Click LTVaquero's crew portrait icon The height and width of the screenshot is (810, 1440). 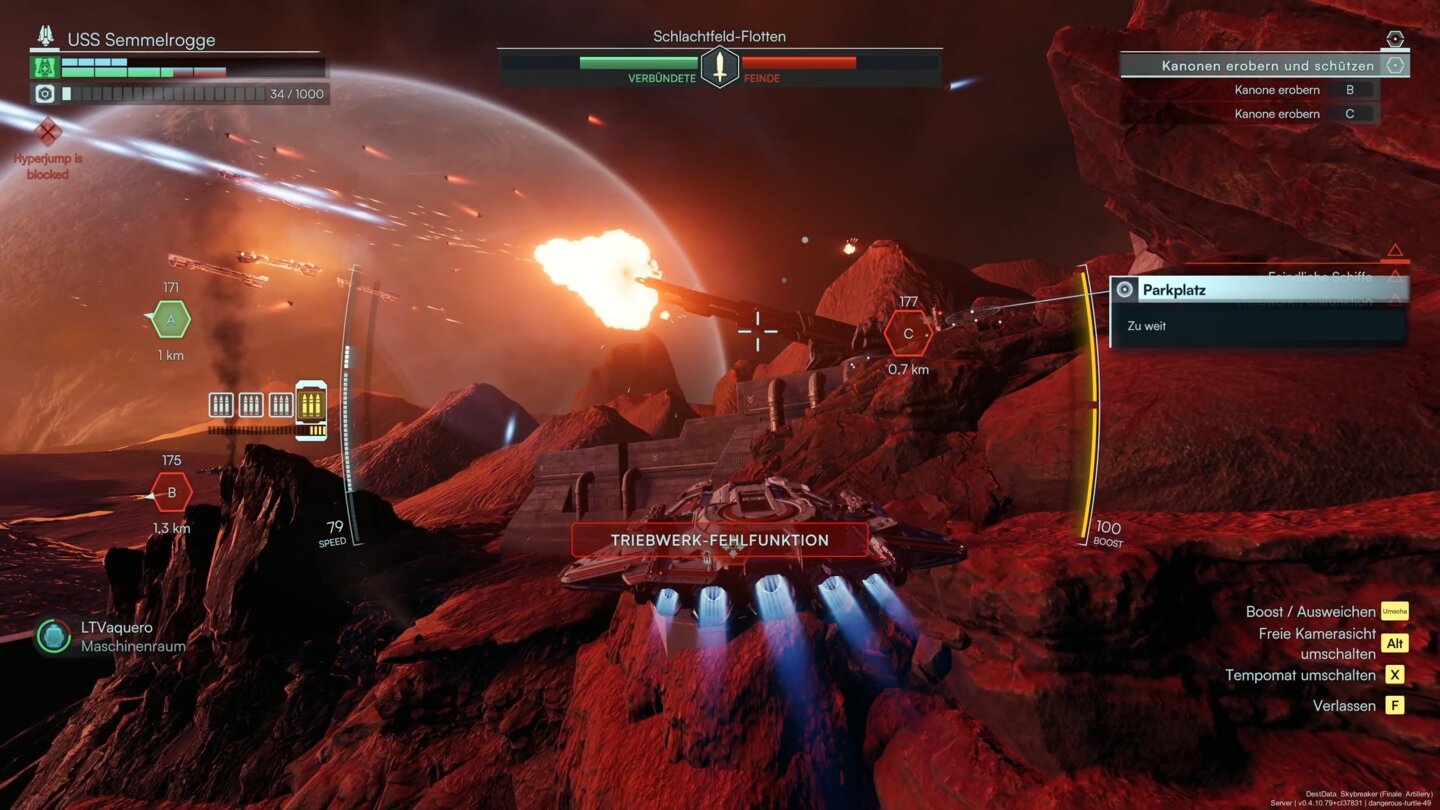coord(53,636)
